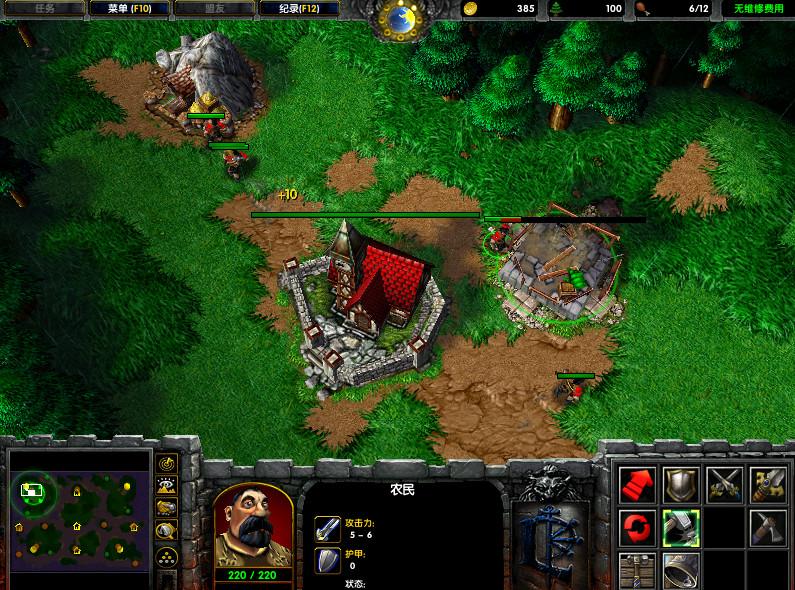Image resolution: width=795 pixels, height=590 pixels.
Task: Activate the minimap signal ping button
Action: [x=166, y=463]
